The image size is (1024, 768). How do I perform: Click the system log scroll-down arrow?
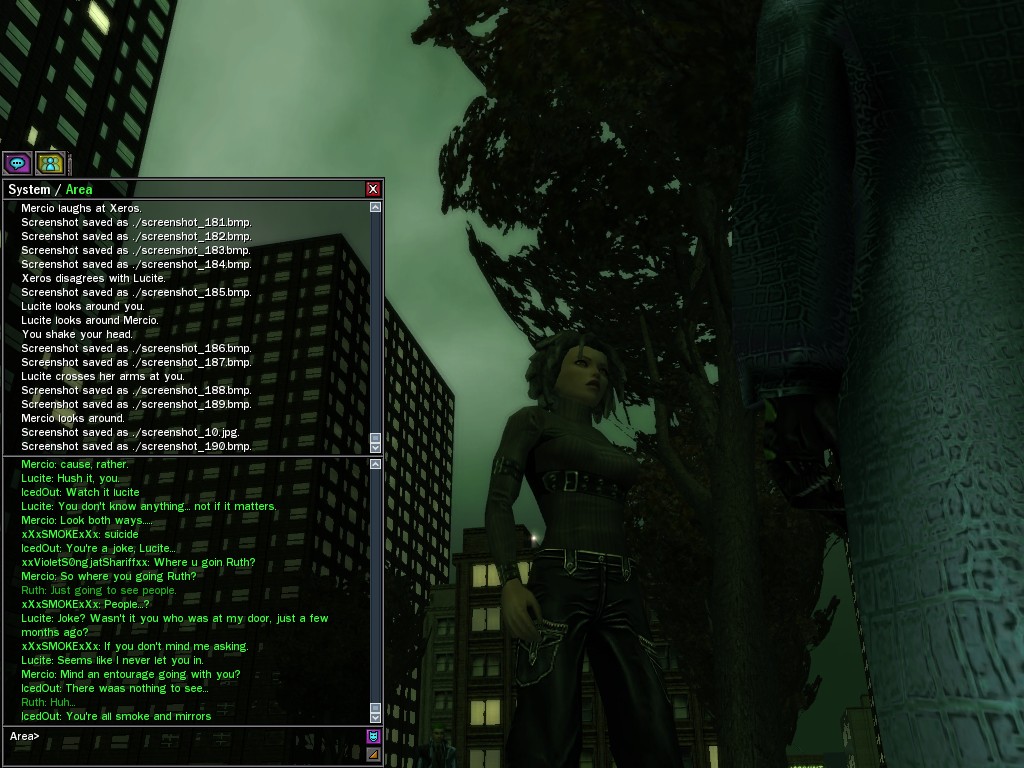pos(375,446)
